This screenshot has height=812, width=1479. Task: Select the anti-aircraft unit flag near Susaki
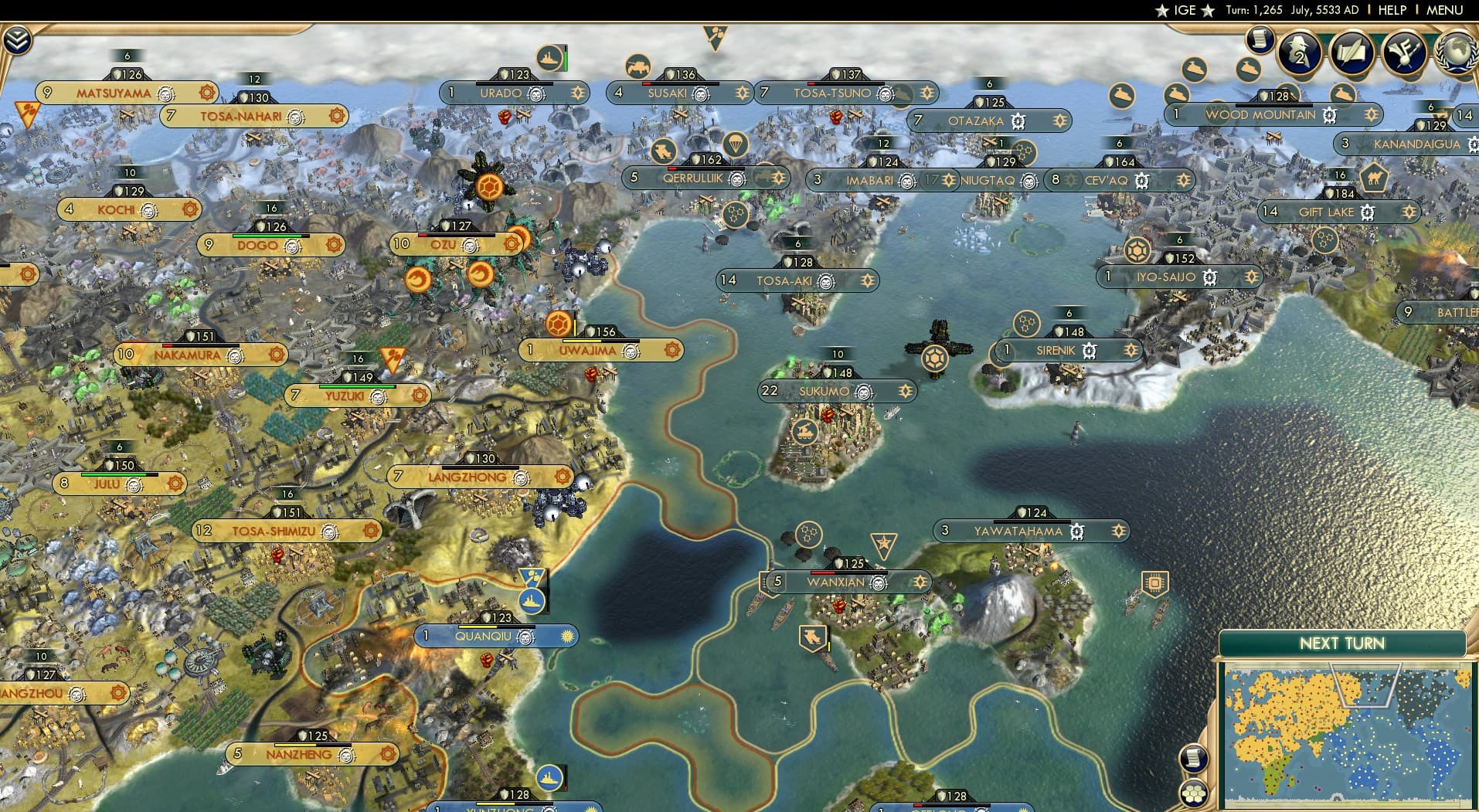point(638,65)
